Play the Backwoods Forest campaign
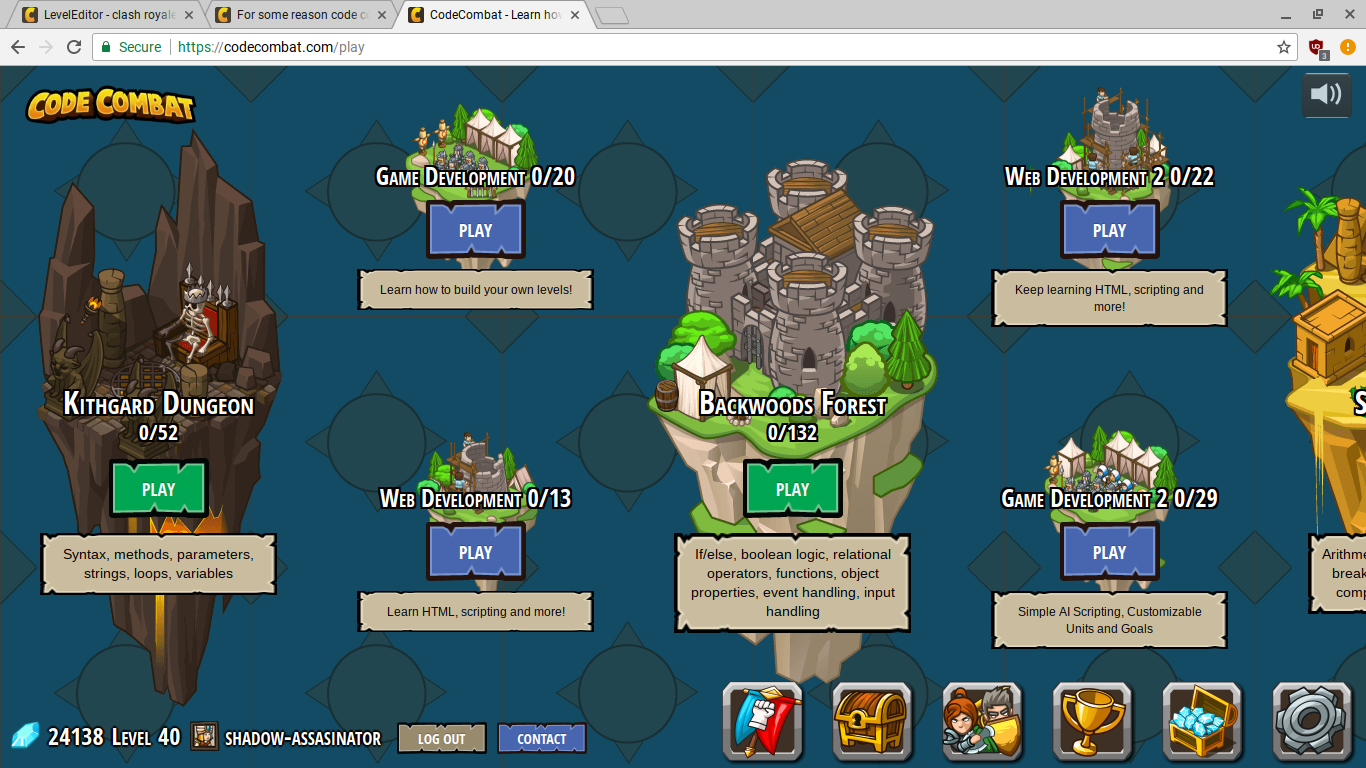This screenshot has height=768, width=1366. pos(792,489)
